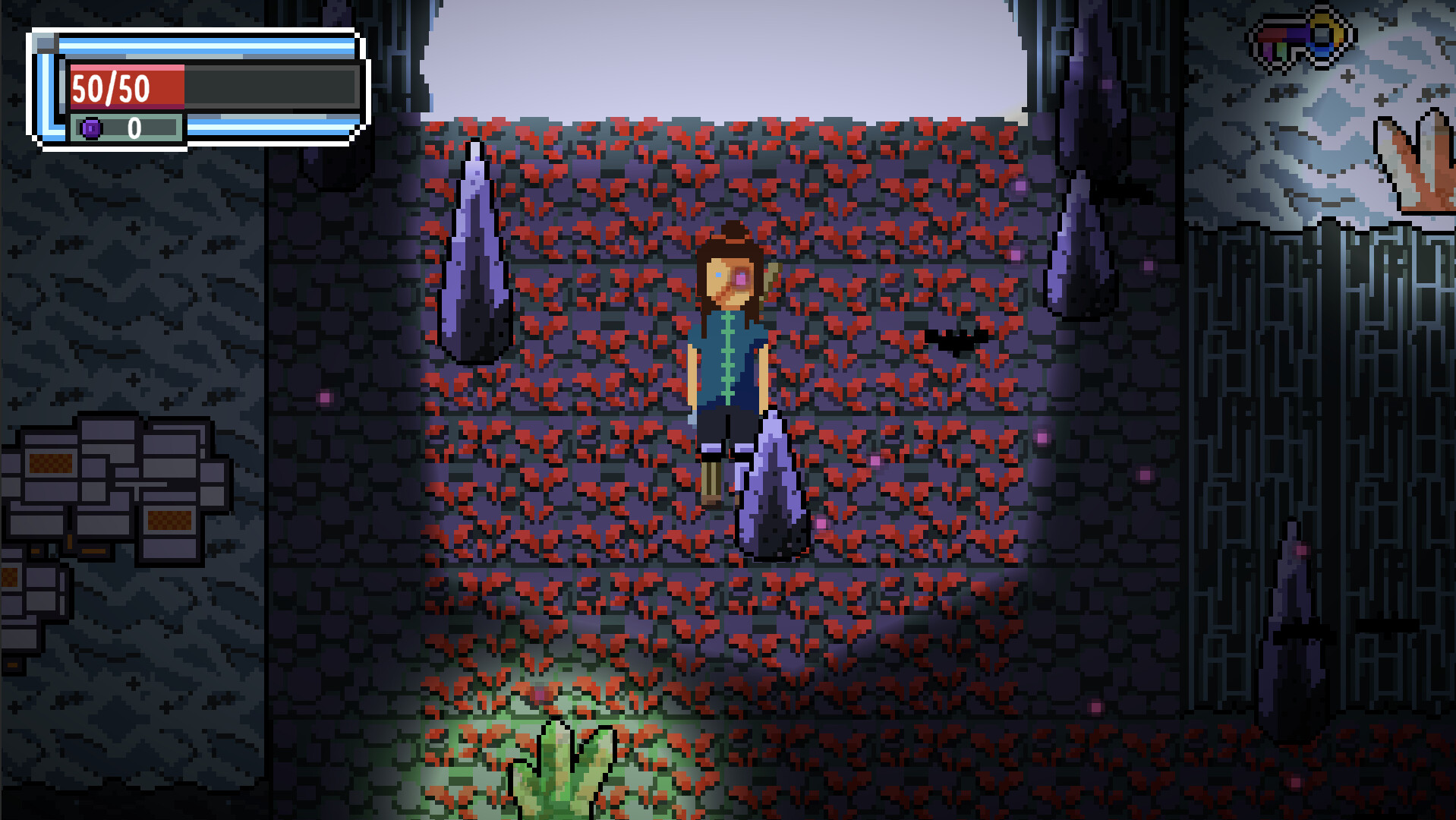The width and height of the screenshot is (1456, 820).
Task: Click the flying bat sprite
Action: tap(955, 343)
